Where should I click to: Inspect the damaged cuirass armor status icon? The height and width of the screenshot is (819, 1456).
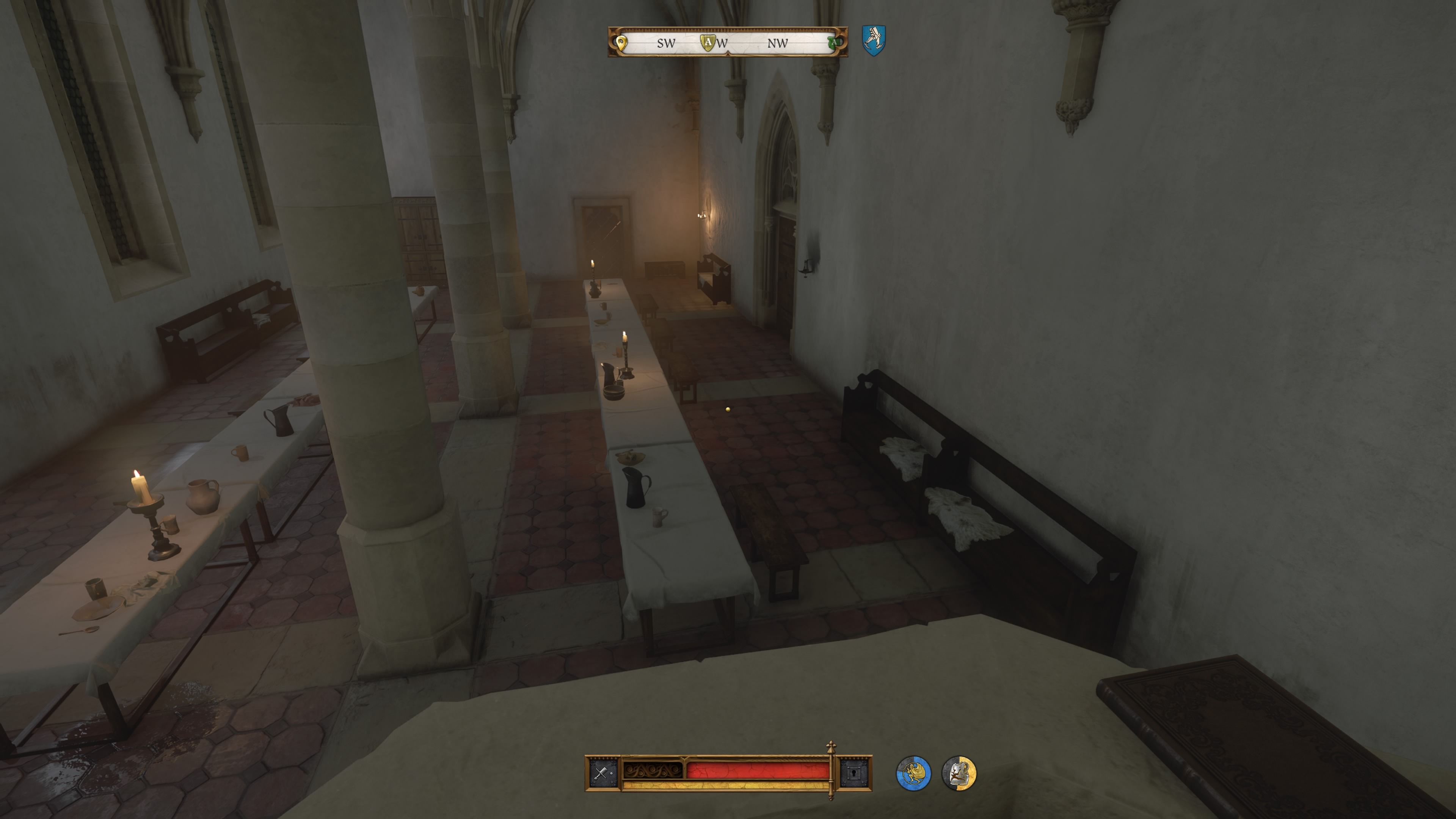pos(959,773)
